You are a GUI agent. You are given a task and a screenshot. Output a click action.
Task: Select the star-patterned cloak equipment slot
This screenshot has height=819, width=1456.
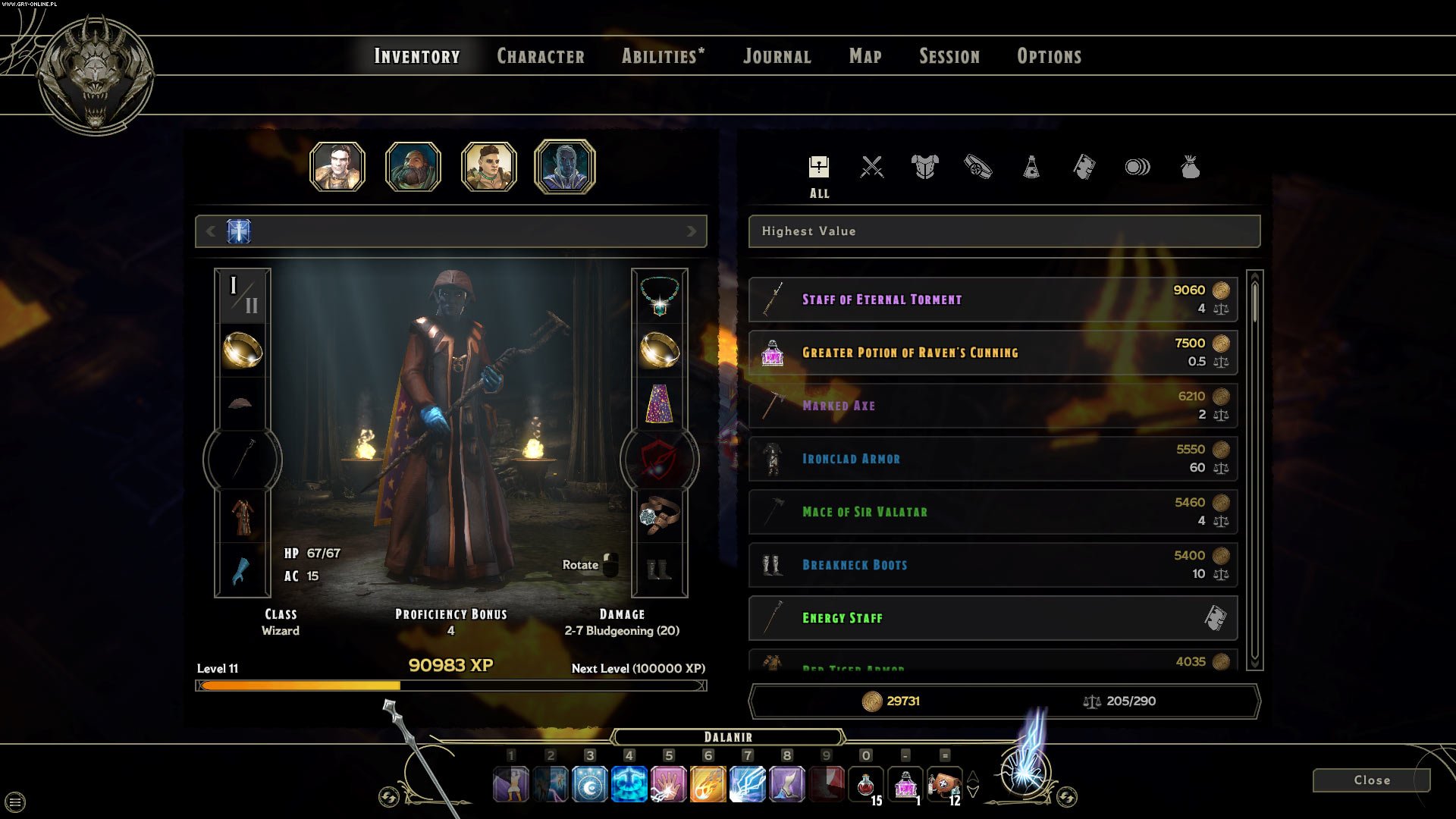coord(659,403)
